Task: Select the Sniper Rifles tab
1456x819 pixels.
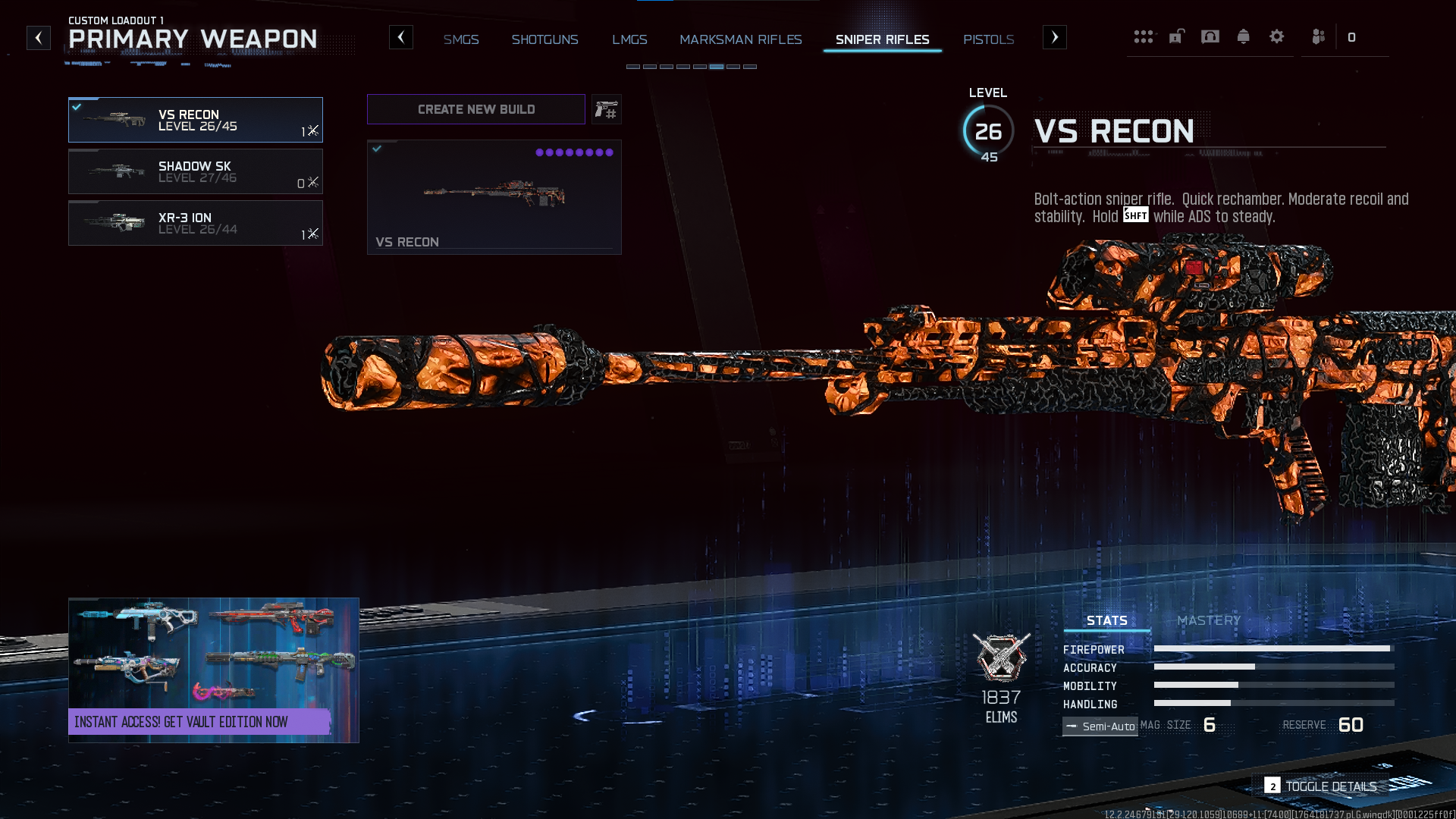Action: [882, 39]
